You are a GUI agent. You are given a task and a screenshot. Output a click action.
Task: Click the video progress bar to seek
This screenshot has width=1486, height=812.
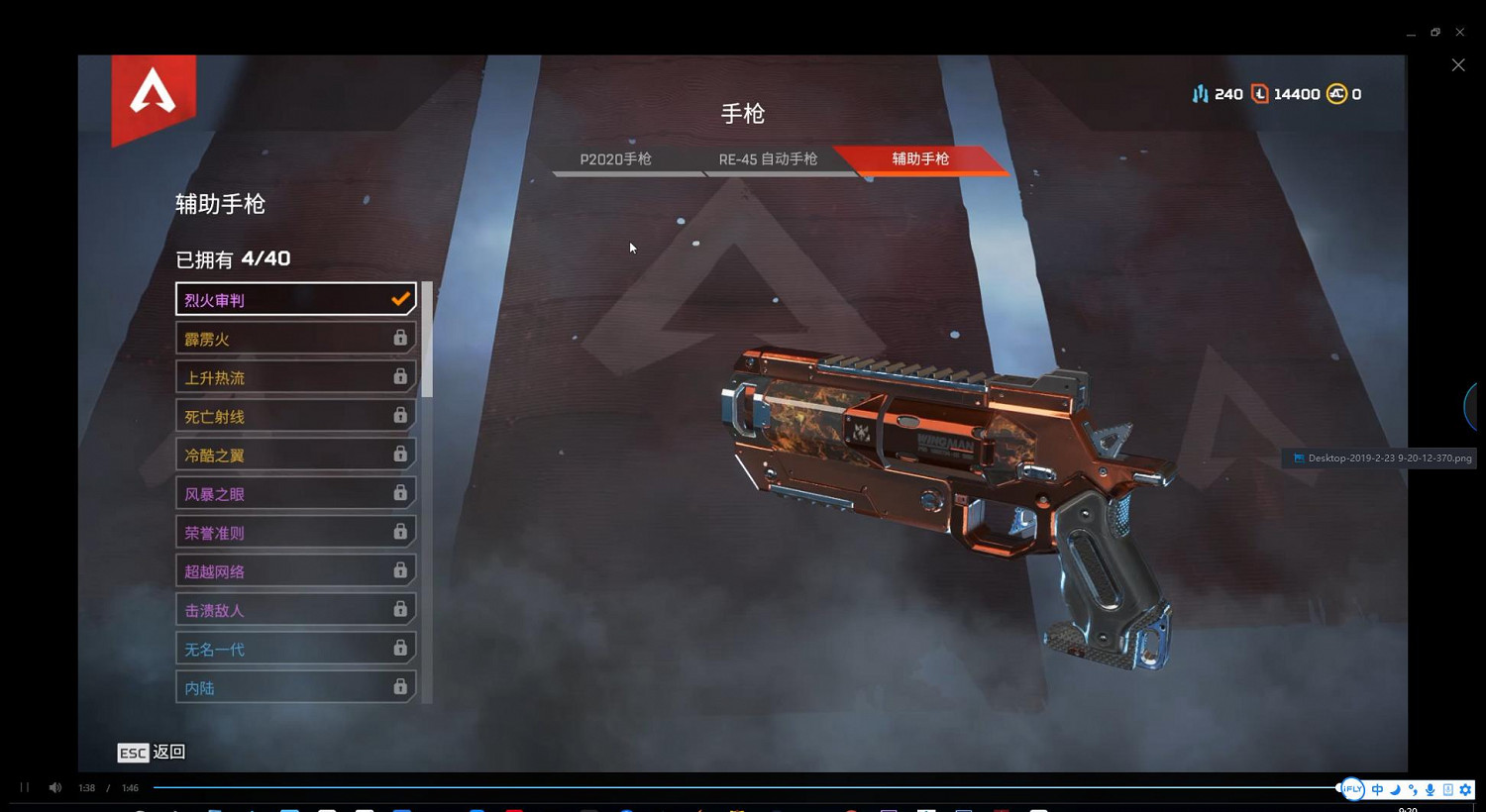tap(693, 787)
